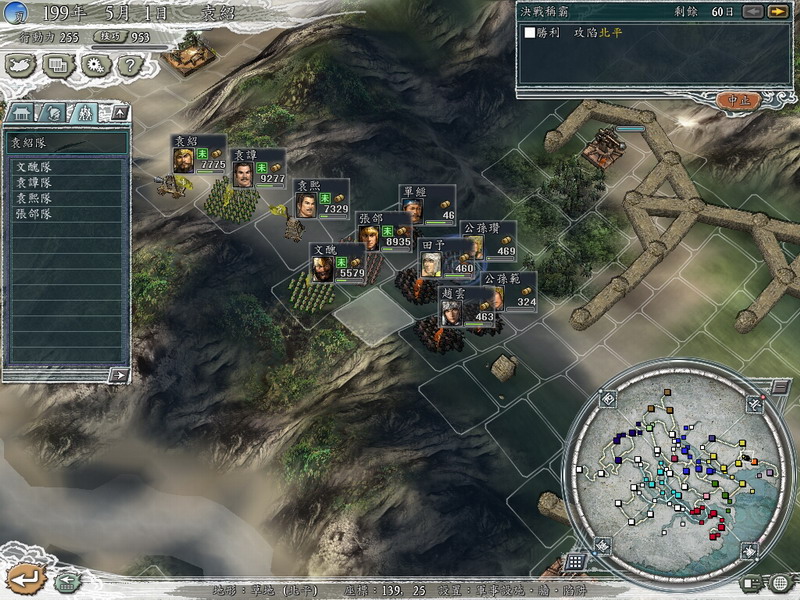
Task: Switch to the officer helmet tab
Action: click(52, 111)
